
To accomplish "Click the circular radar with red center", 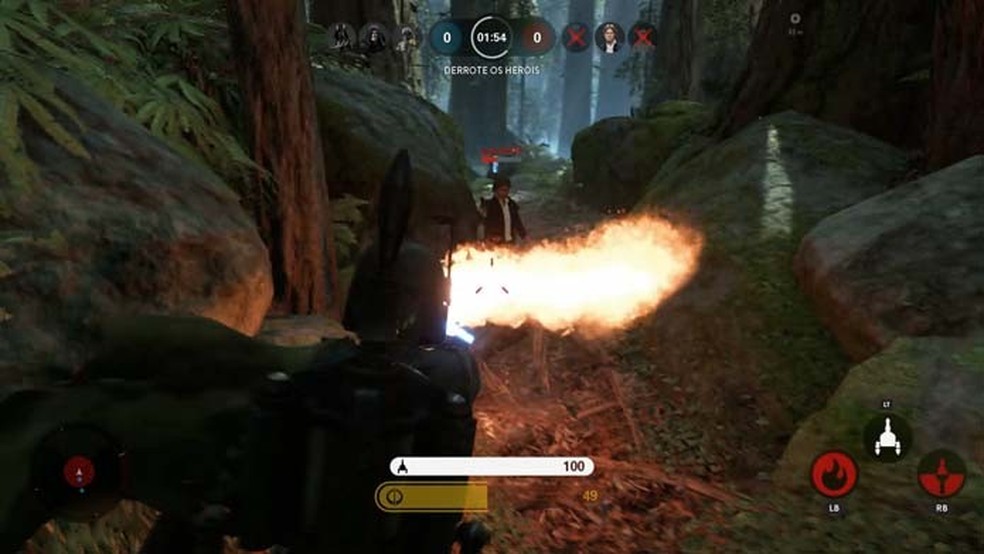I will pyautogui.click(x=79, y=472).
